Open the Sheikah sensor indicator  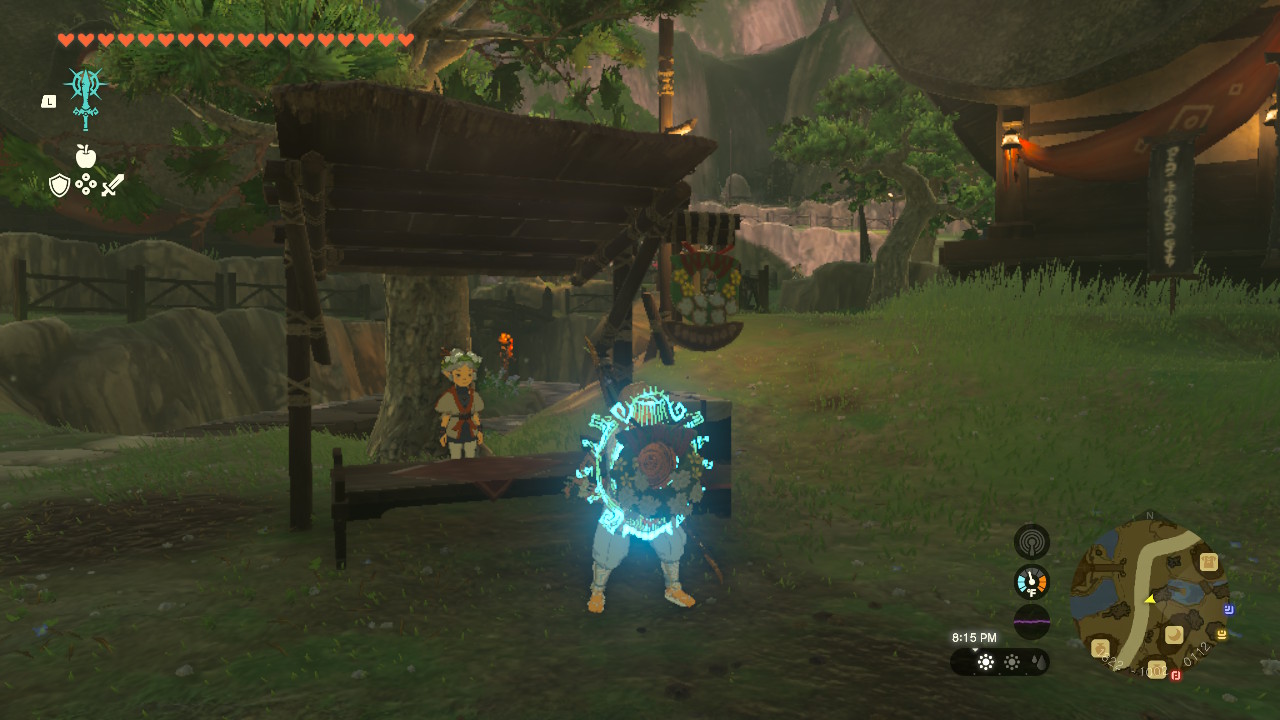click(1030, 543)
